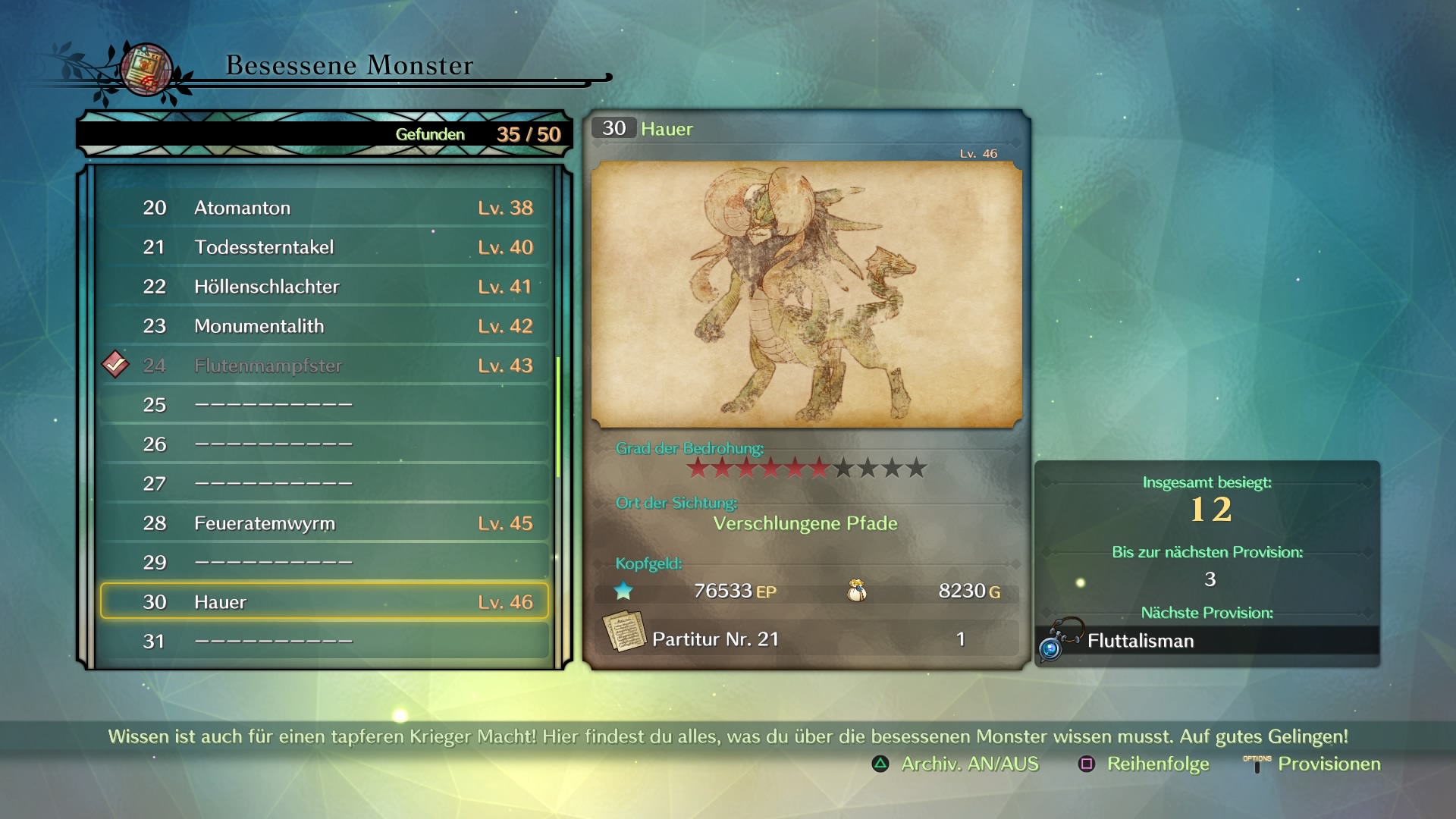
Task: Open the Provisionen overview
Action: tap(1313, 764)
